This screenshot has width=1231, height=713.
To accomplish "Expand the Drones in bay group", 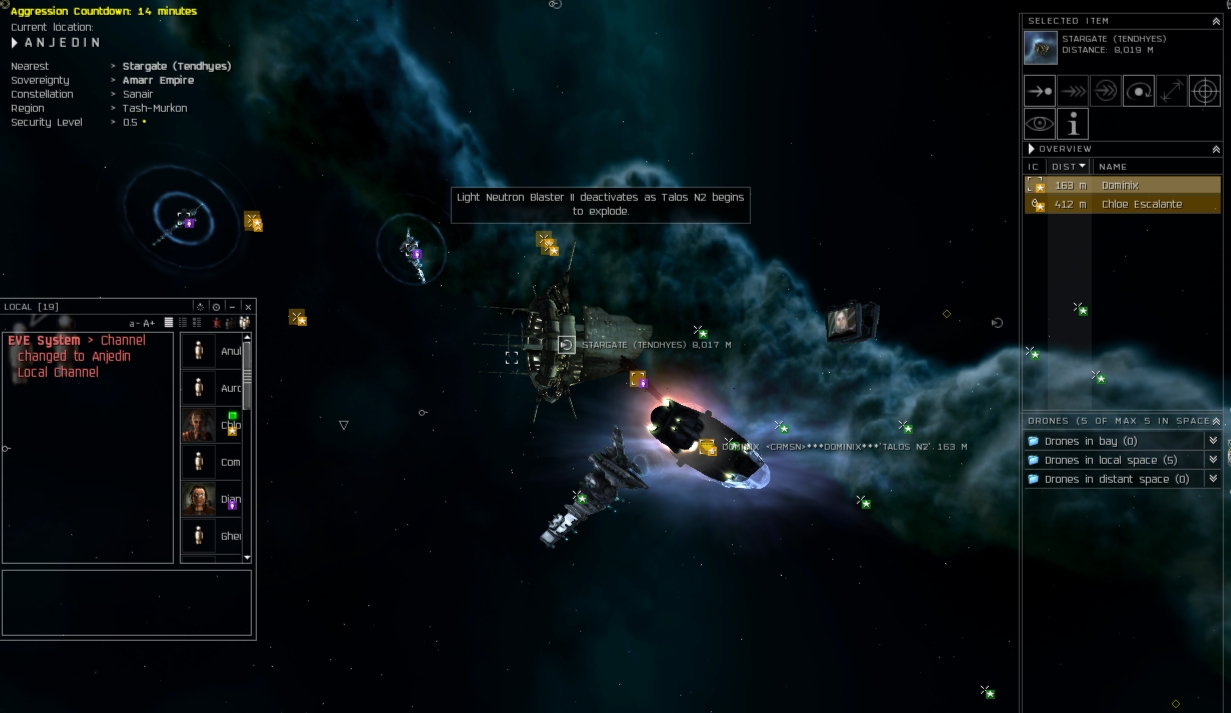I will [1213, 441].
